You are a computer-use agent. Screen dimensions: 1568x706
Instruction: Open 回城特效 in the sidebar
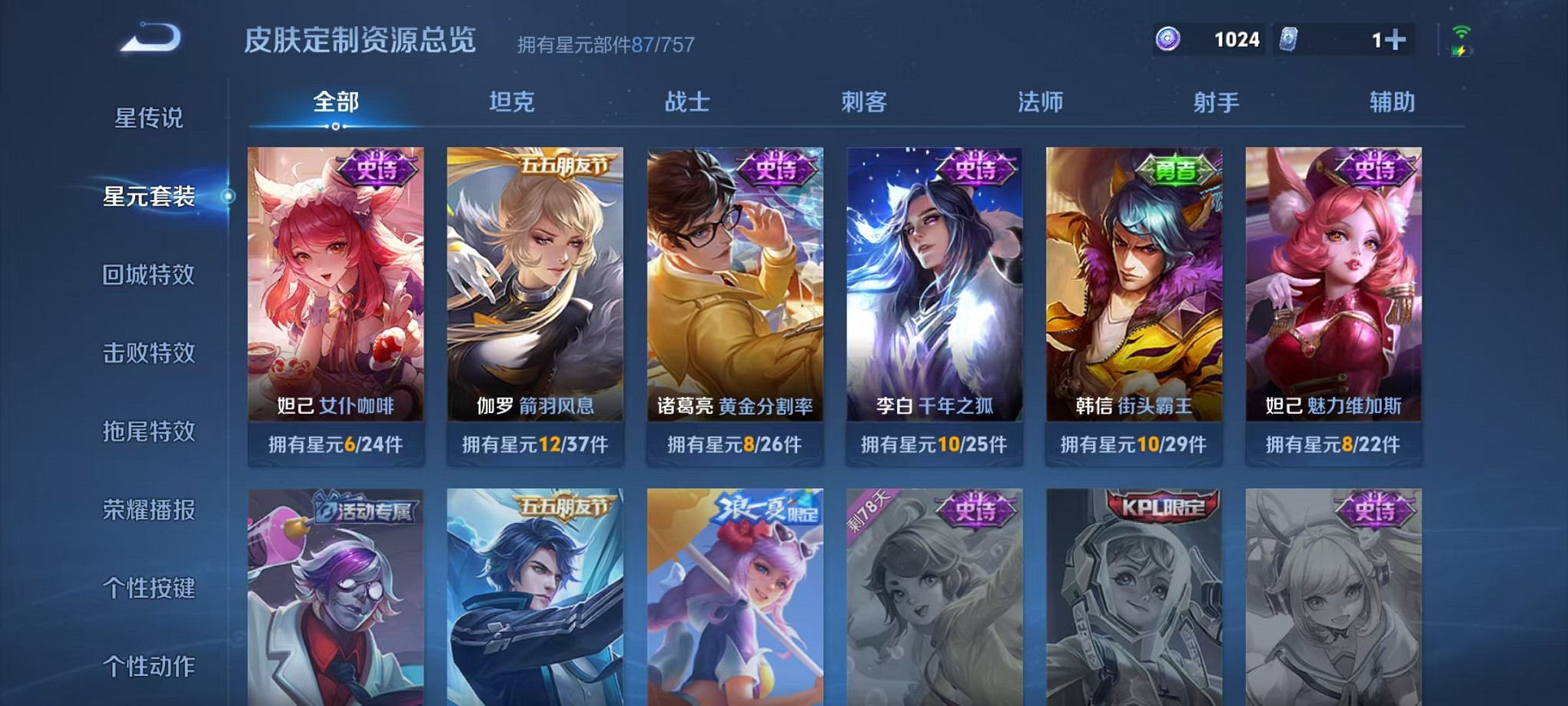click(147, 275)
